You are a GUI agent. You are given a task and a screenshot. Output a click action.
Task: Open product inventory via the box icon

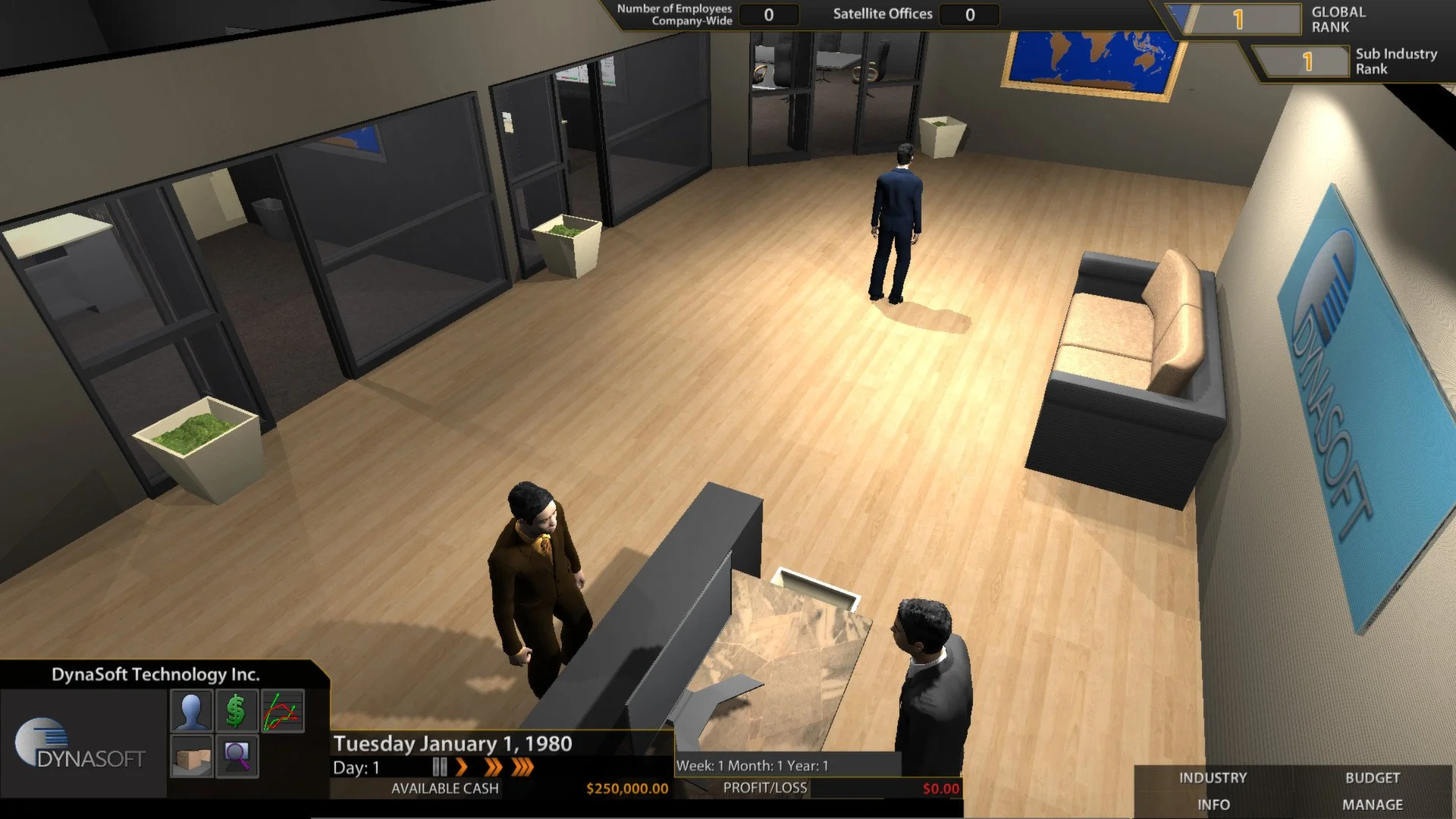[x=191, y=757]
